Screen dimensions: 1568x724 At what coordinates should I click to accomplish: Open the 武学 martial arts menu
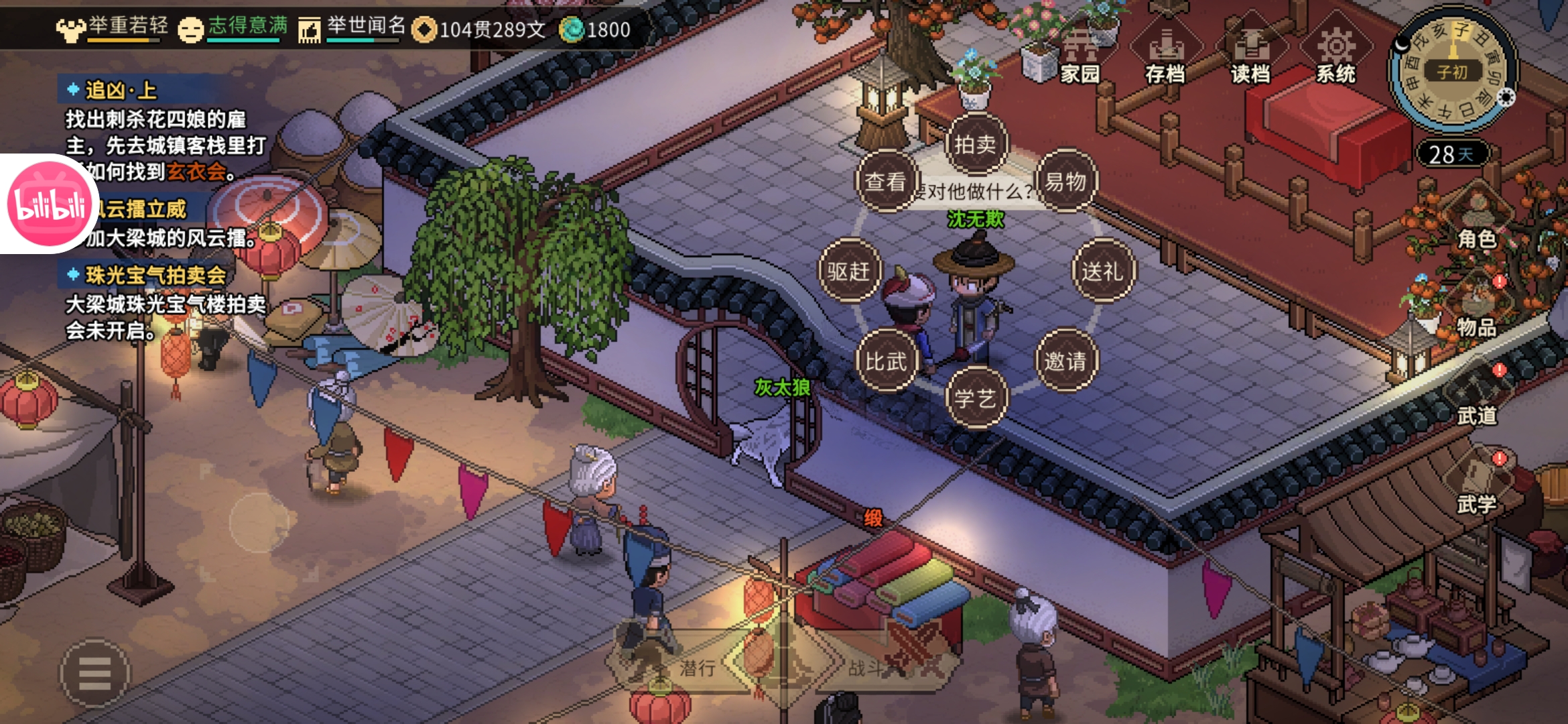pyautogui.click(x=1476, y=486)
